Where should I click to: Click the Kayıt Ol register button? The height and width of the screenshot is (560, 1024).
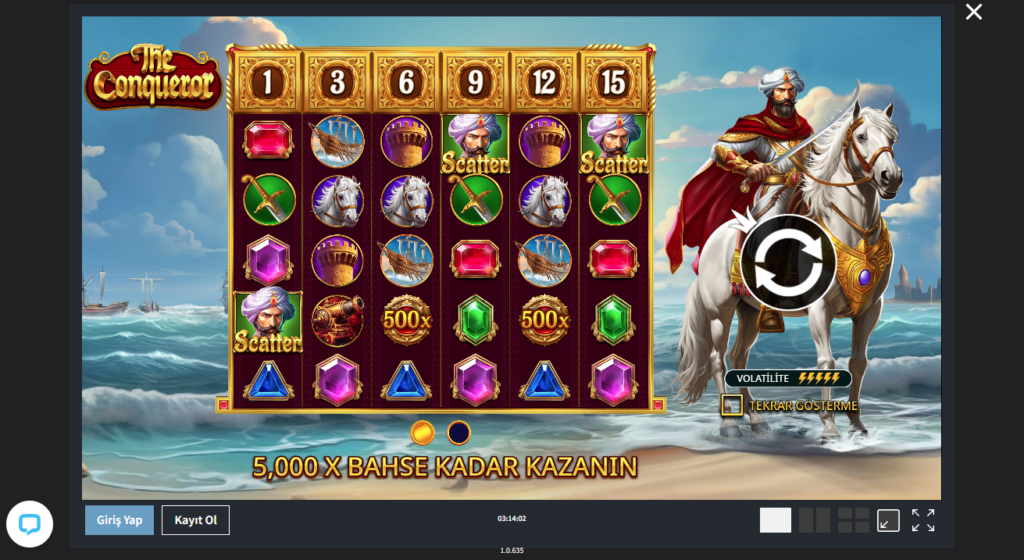[196, 520]
